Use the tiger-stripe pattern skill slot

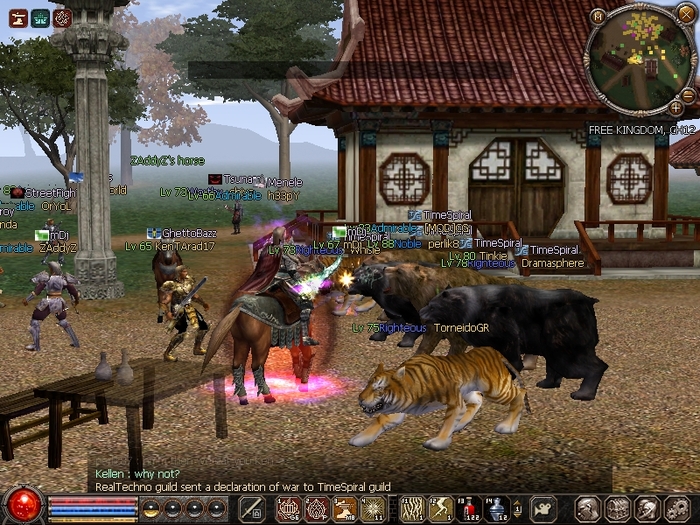pos(413,509)
